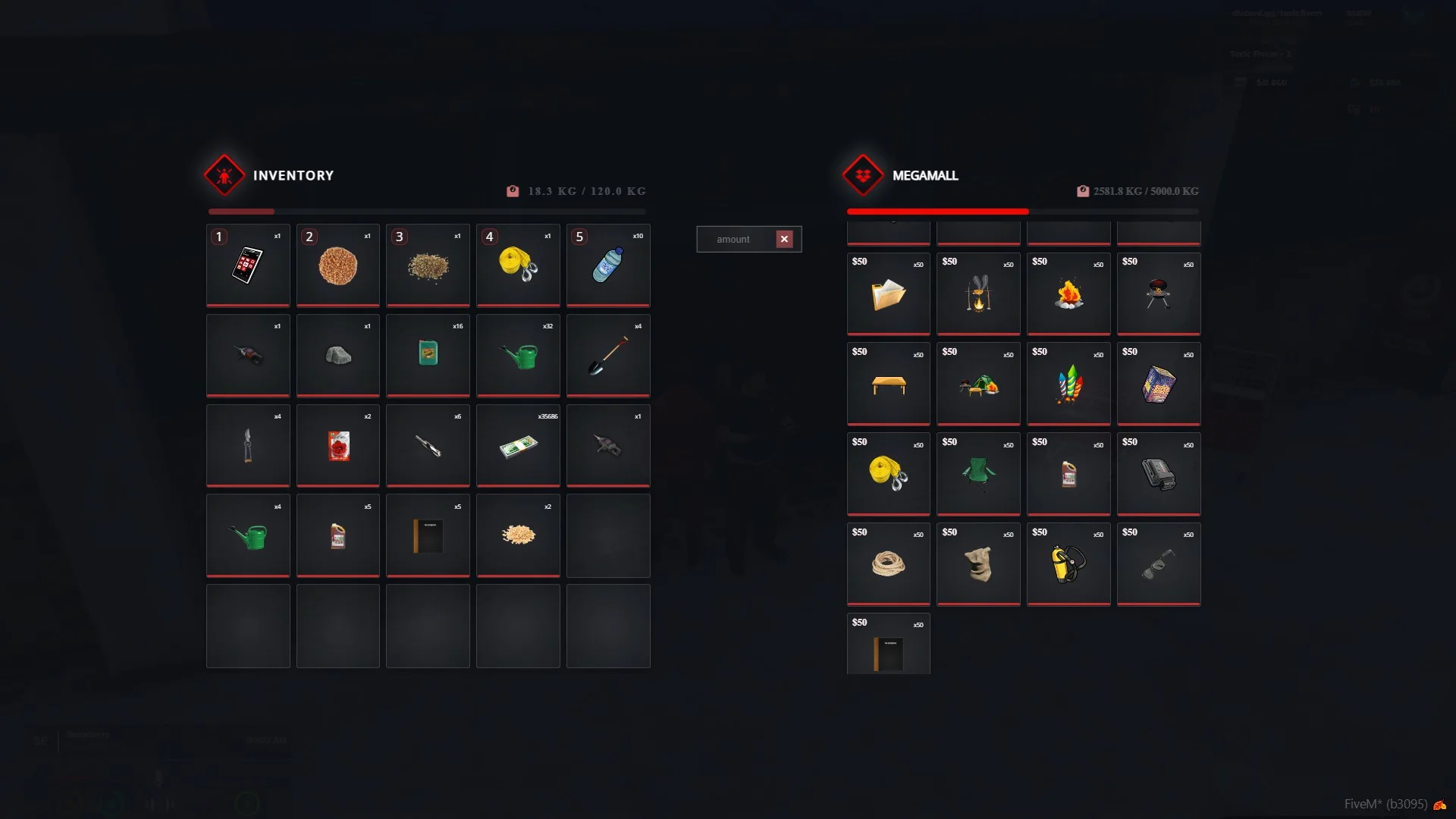Screen dimensions: 1456x819
Task: Select the water bottle in slot 5
Action: pyautogui.click(x=608, y=265)
